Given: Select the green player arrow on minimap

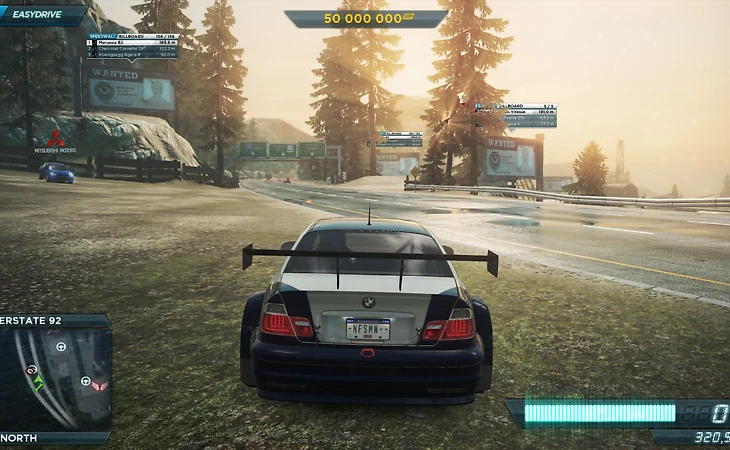Looking at the screenshot, I should click(38, 383).
